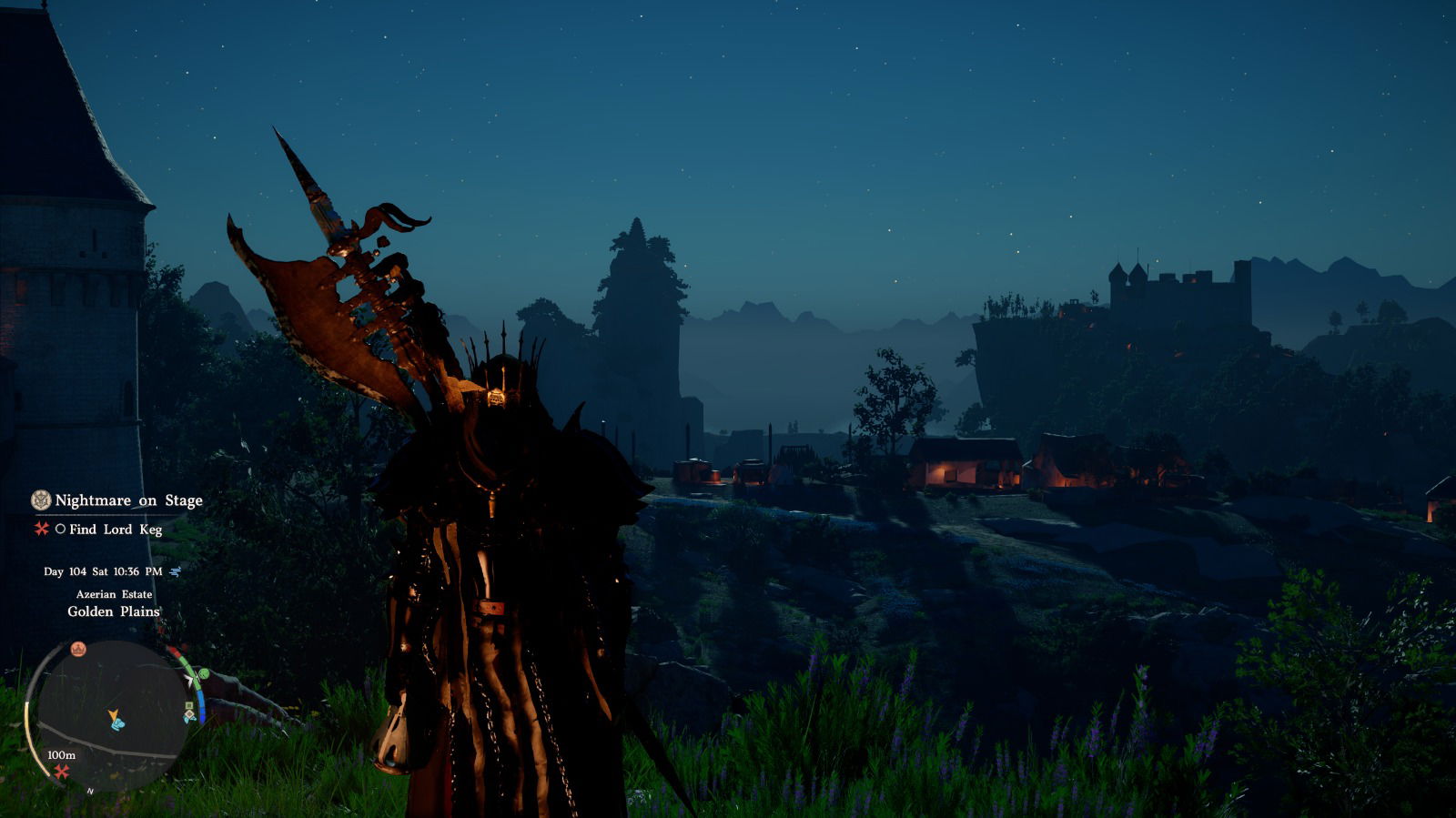The image size is (1456, 818).
Task: Open the Nightmare on Stage quest tracker
Action: (128, 500)
